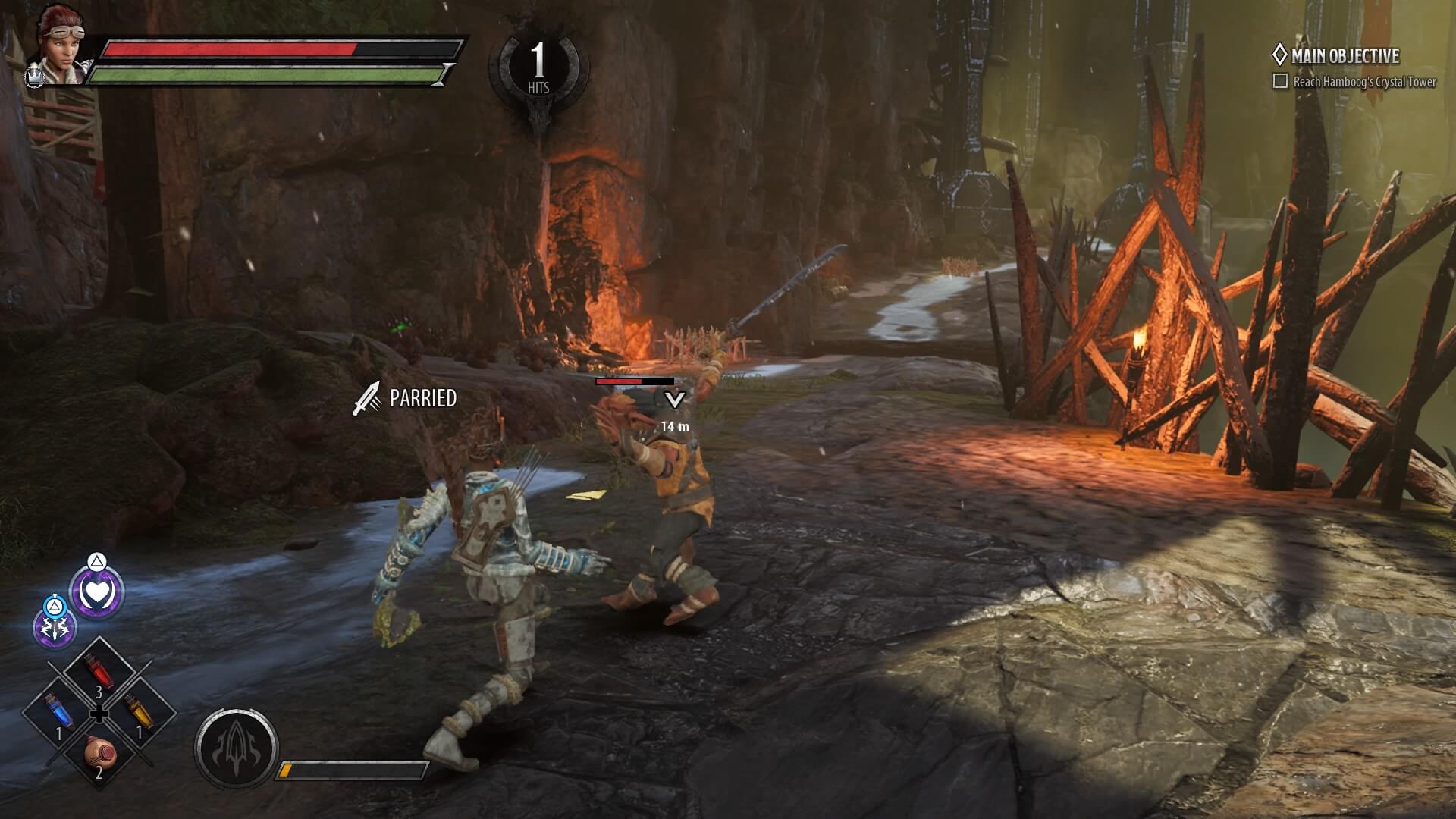This screenshot has width=1456, height=819.
Task: Click the dark circular special attack emblem
Action: tap(236, 747)
